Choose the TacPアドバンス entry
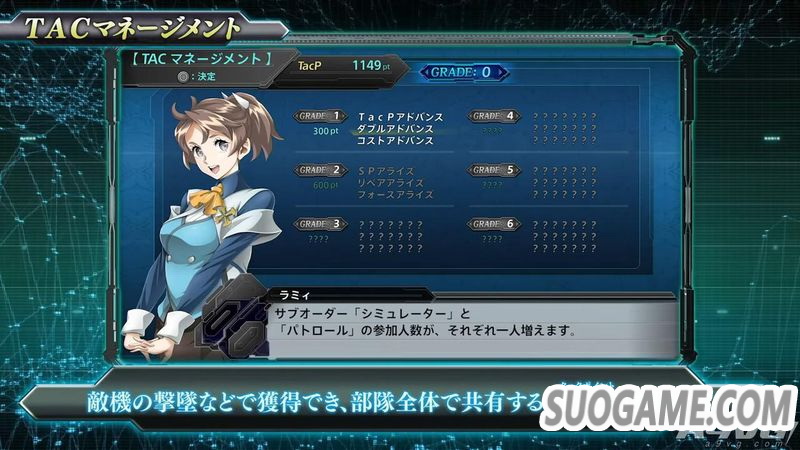This screenshot has width=800, height=450. coord(400,117)
